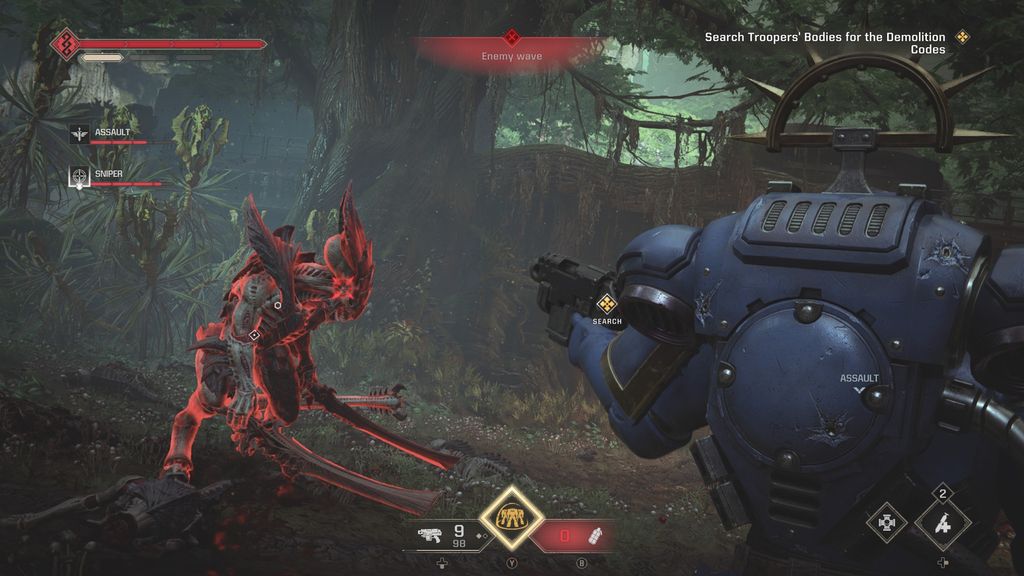Select the bolt pistol weapon icon
Image resolution: width=1024 pixels, height=576 pixels.
(x=431, y=535)
